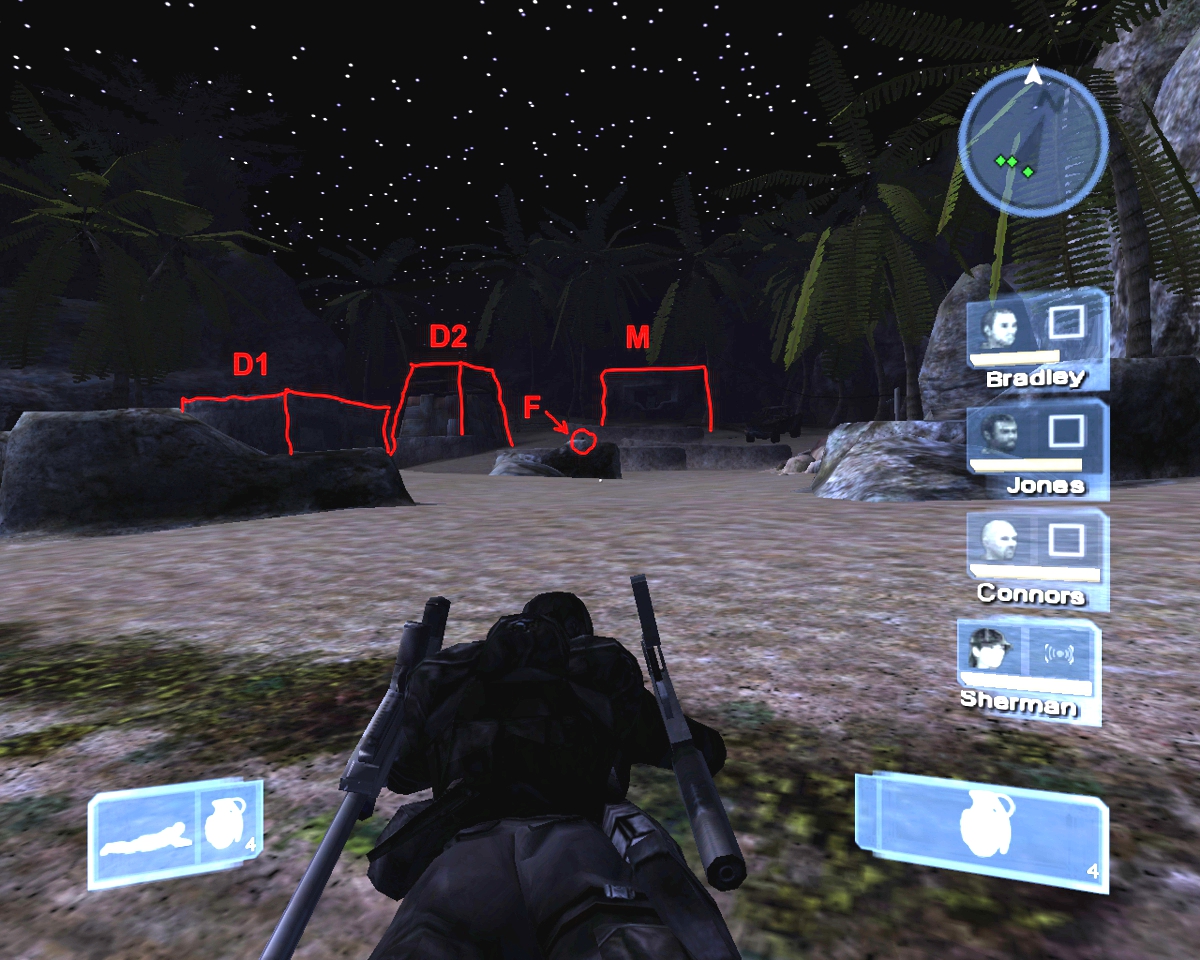Click the prone stance indicator icon

(x=146, y=836)
